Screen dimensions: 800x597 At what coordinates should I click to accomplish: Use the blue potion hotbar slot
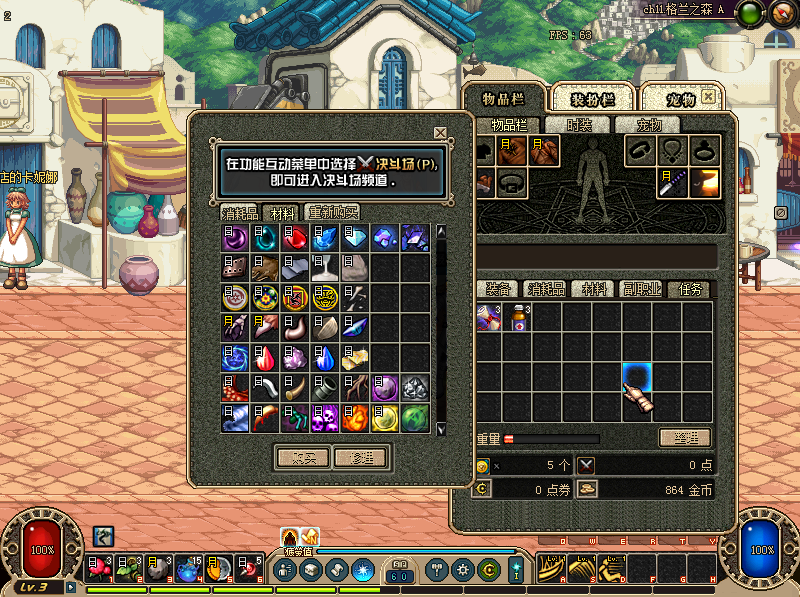point(190,569)
